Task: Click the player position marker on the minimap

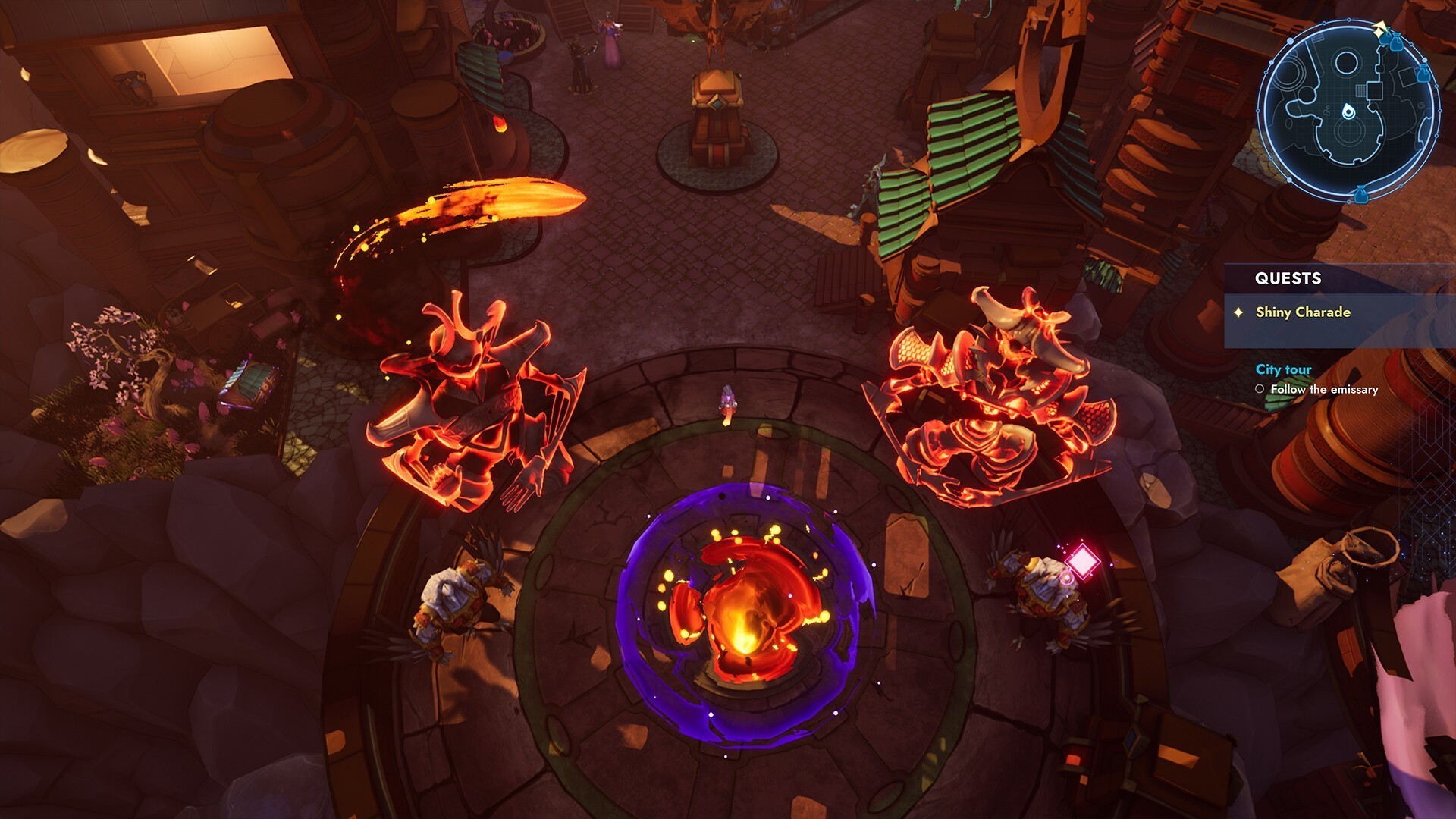Action: pyautogui.click(x=1348, y=112)
